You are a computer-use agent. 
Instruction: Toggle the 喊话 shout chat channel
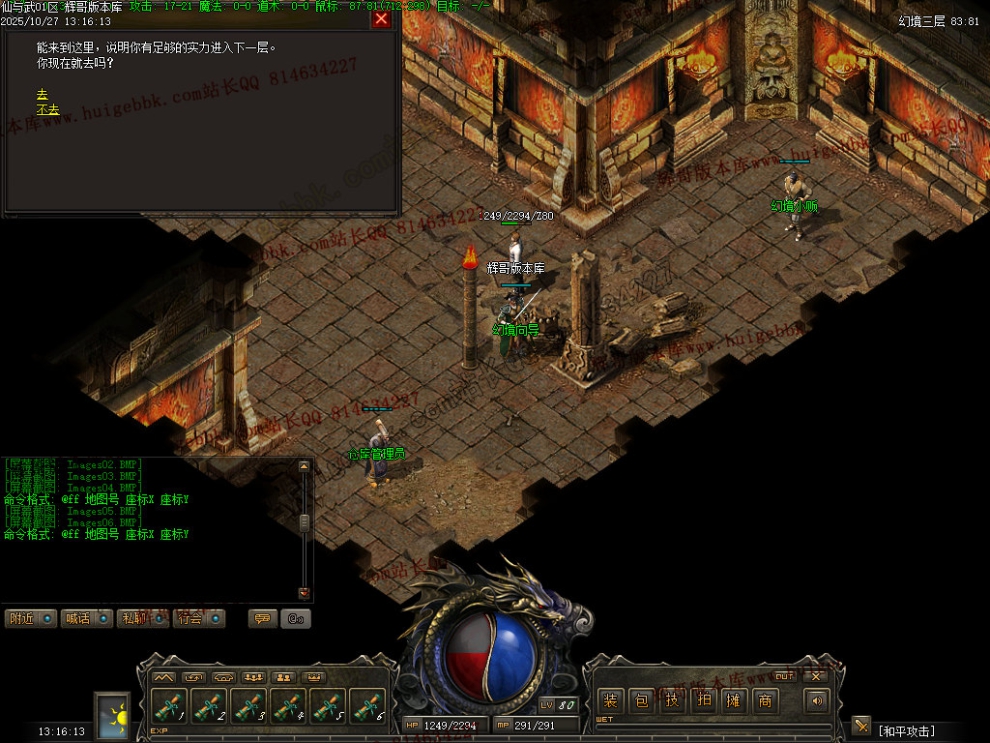click(88, 618)
